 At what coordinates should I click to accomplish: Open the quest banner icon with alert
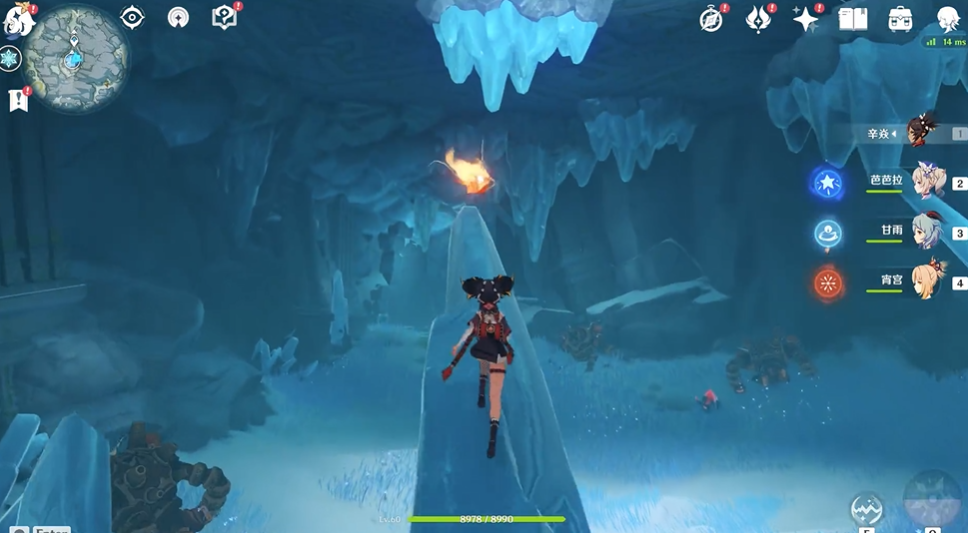18,100
